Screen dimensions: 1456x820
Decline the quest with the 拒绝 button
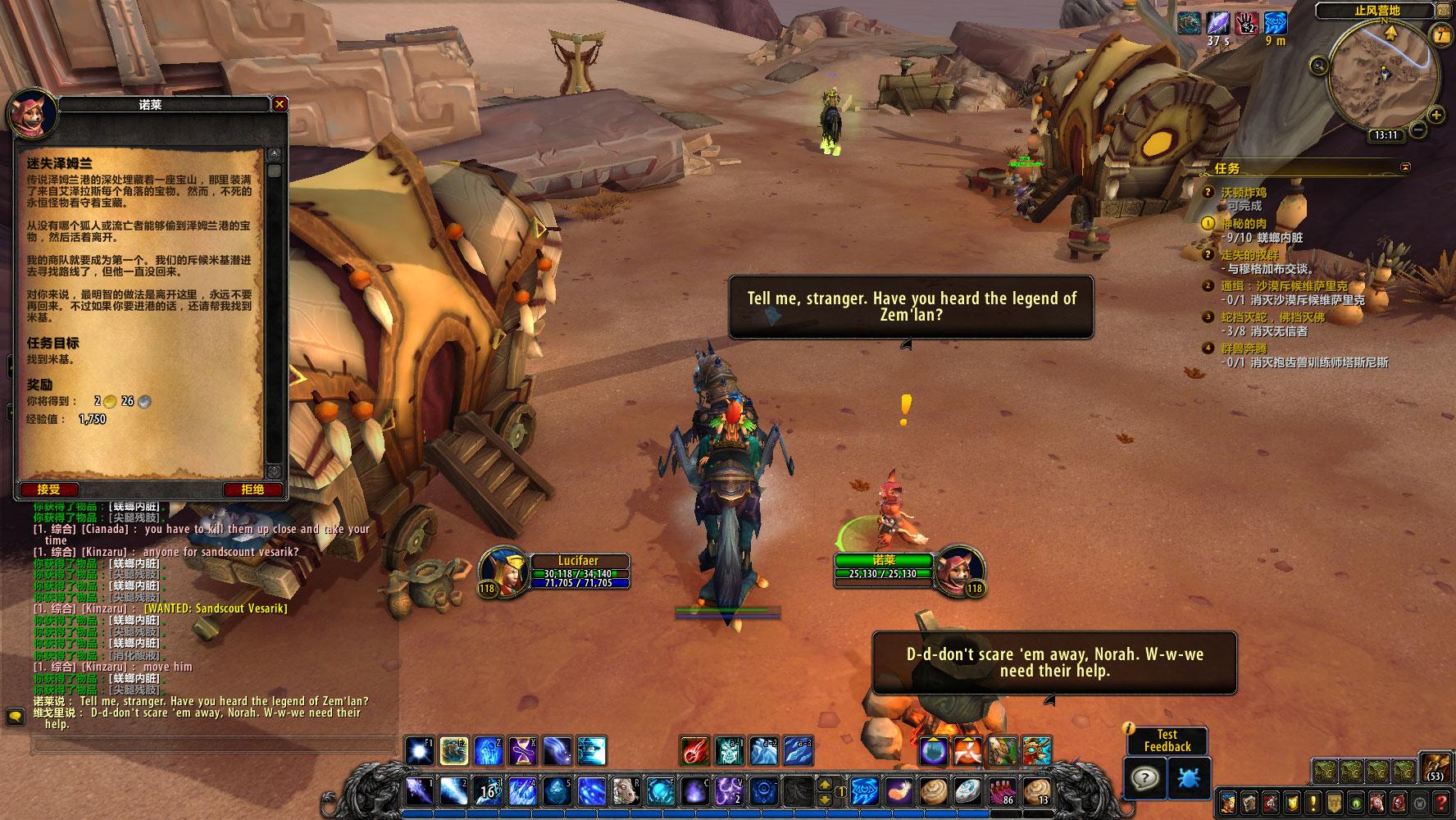coord(253,490)
